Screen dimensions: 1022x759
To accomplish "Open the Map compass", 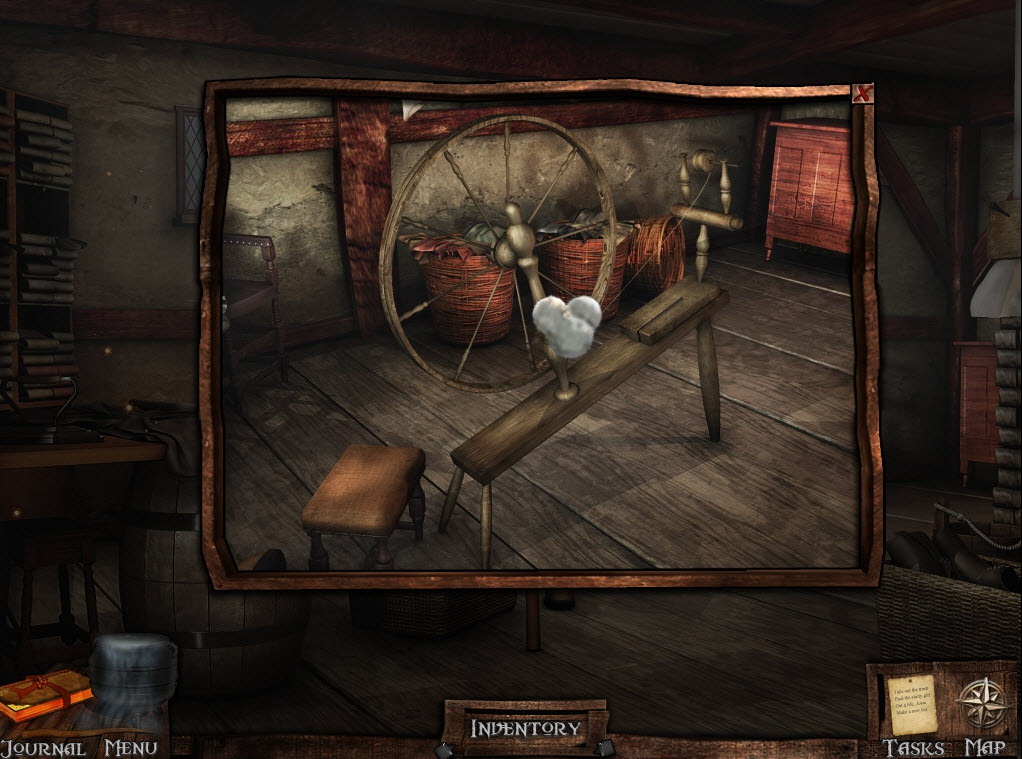I will [981, 701].
